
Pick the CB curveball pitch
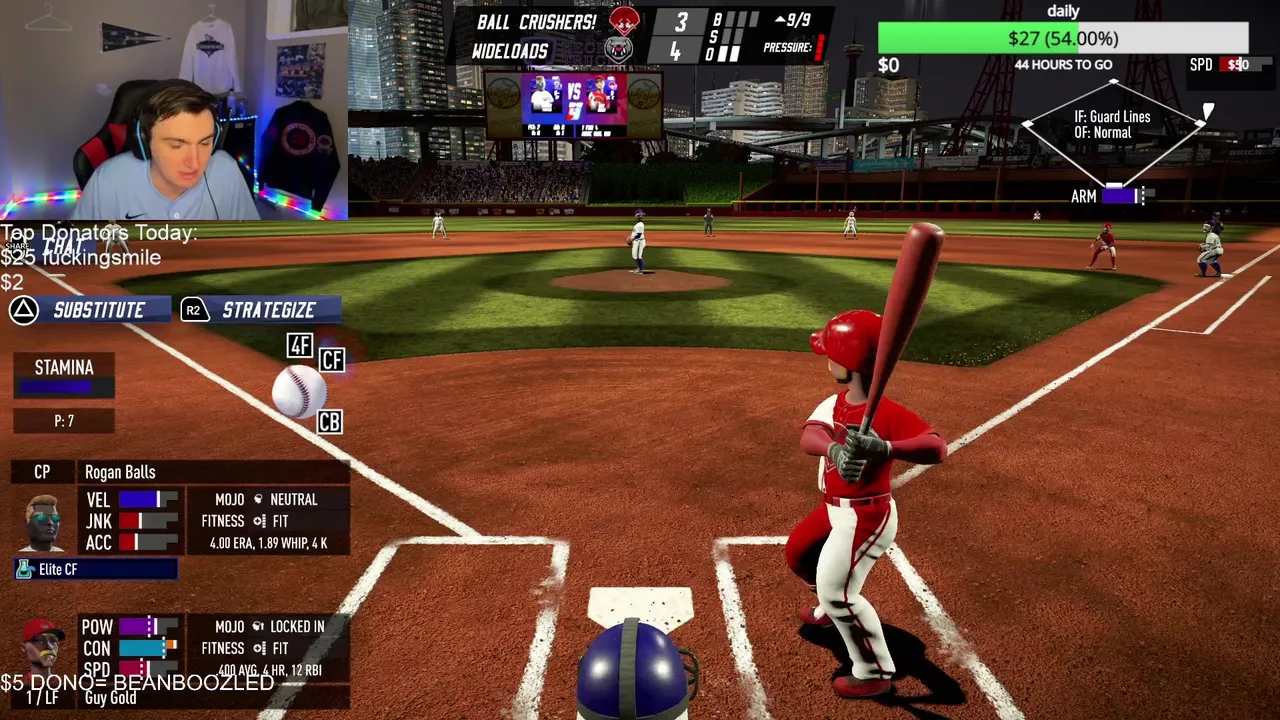329,422
